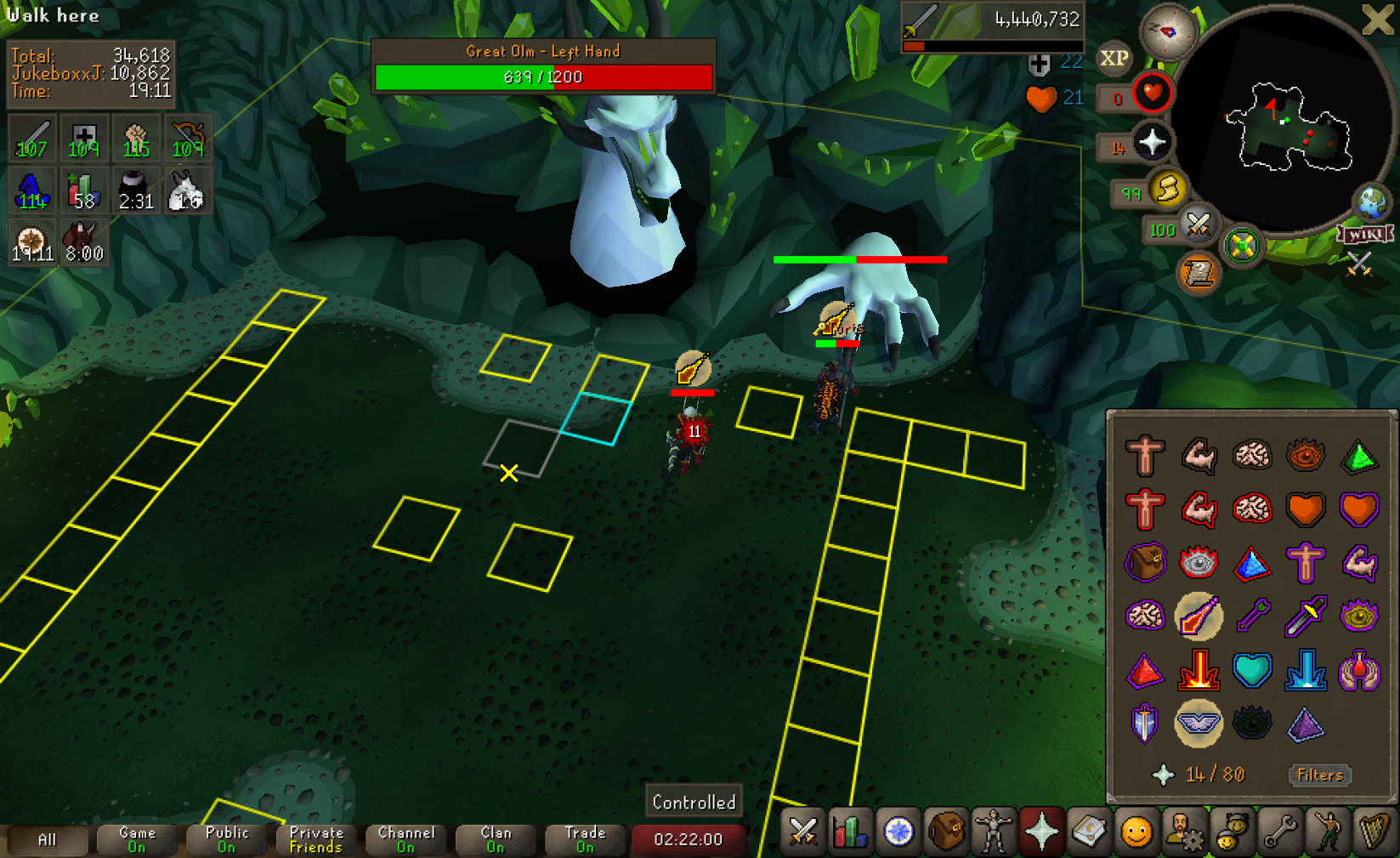Open the prayer Filters button
Viewport: 1400px width, 858px height.
coord(1319,775)
